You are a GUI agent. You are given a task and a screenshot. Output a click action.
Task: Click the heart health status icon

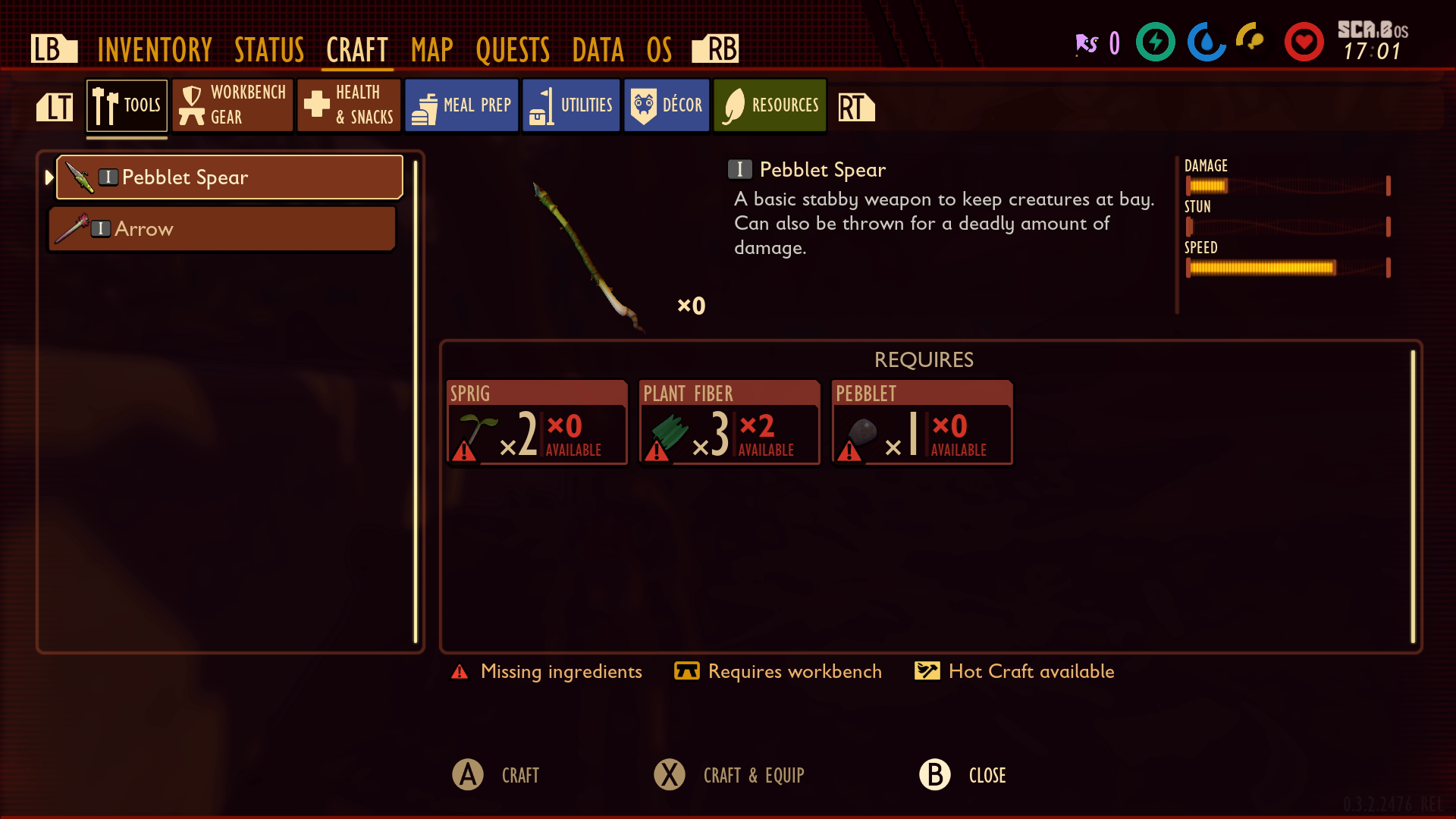pyautogui.click(x=1304, y=42)
